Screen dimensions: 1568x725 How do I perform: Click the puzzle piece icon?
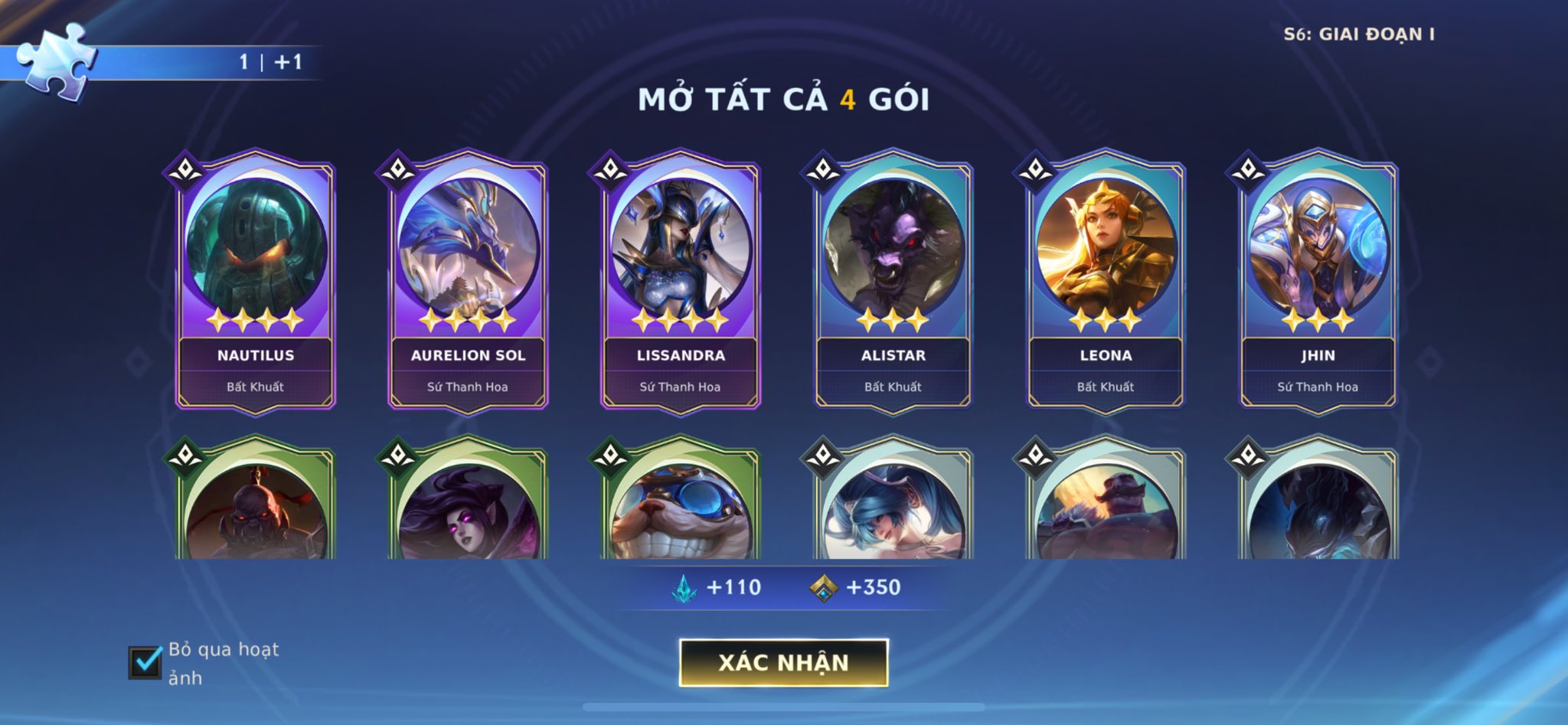click(56, 60)
